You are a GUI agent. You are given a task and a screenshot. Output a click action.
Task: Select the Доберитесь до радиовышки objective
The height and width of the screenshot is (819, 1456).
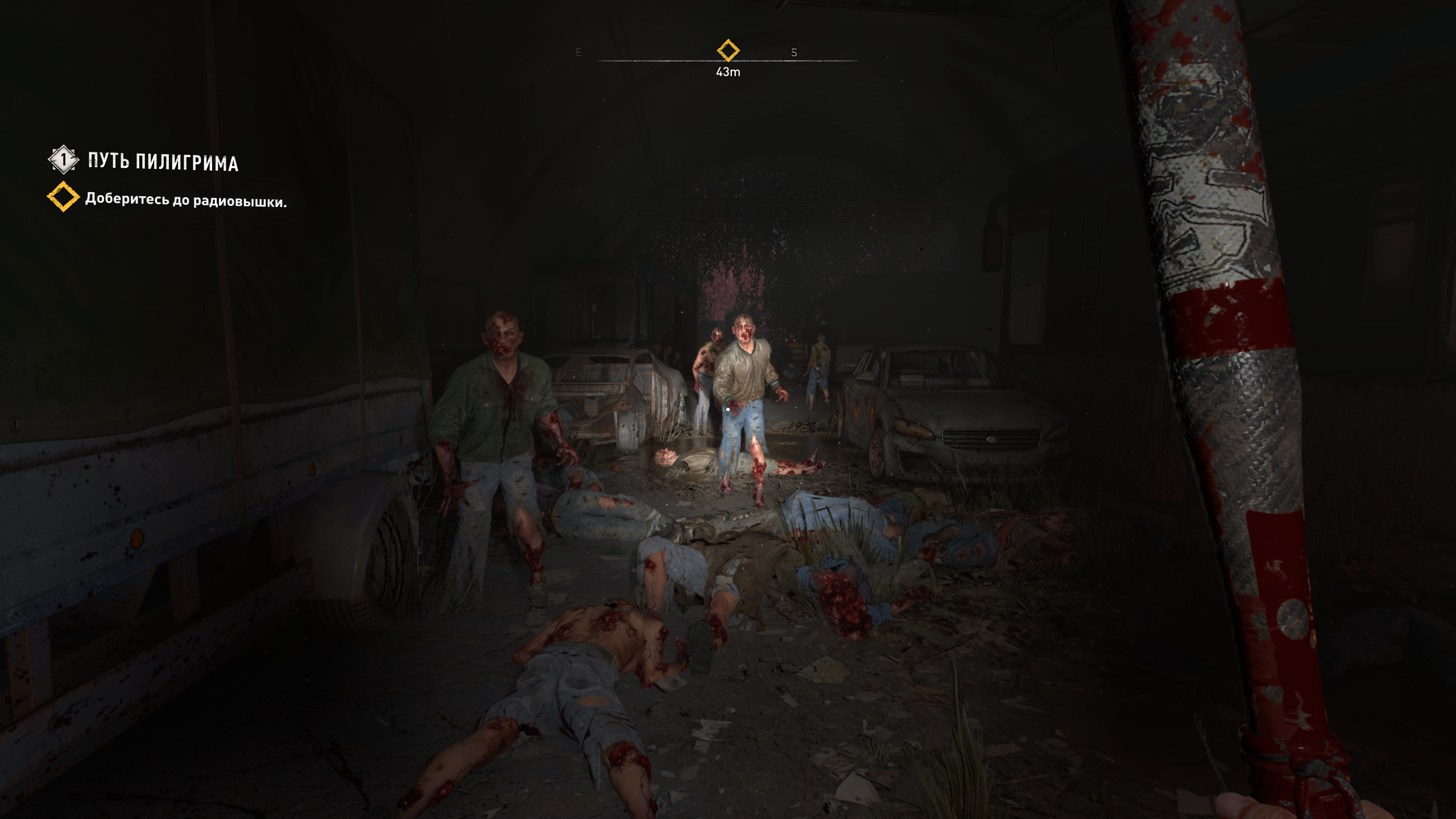(185, 200)
